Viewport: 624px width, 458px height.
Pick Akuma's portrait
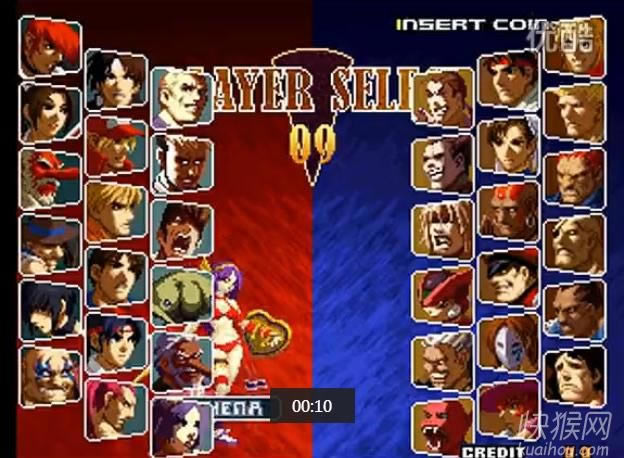click(574, 177)
